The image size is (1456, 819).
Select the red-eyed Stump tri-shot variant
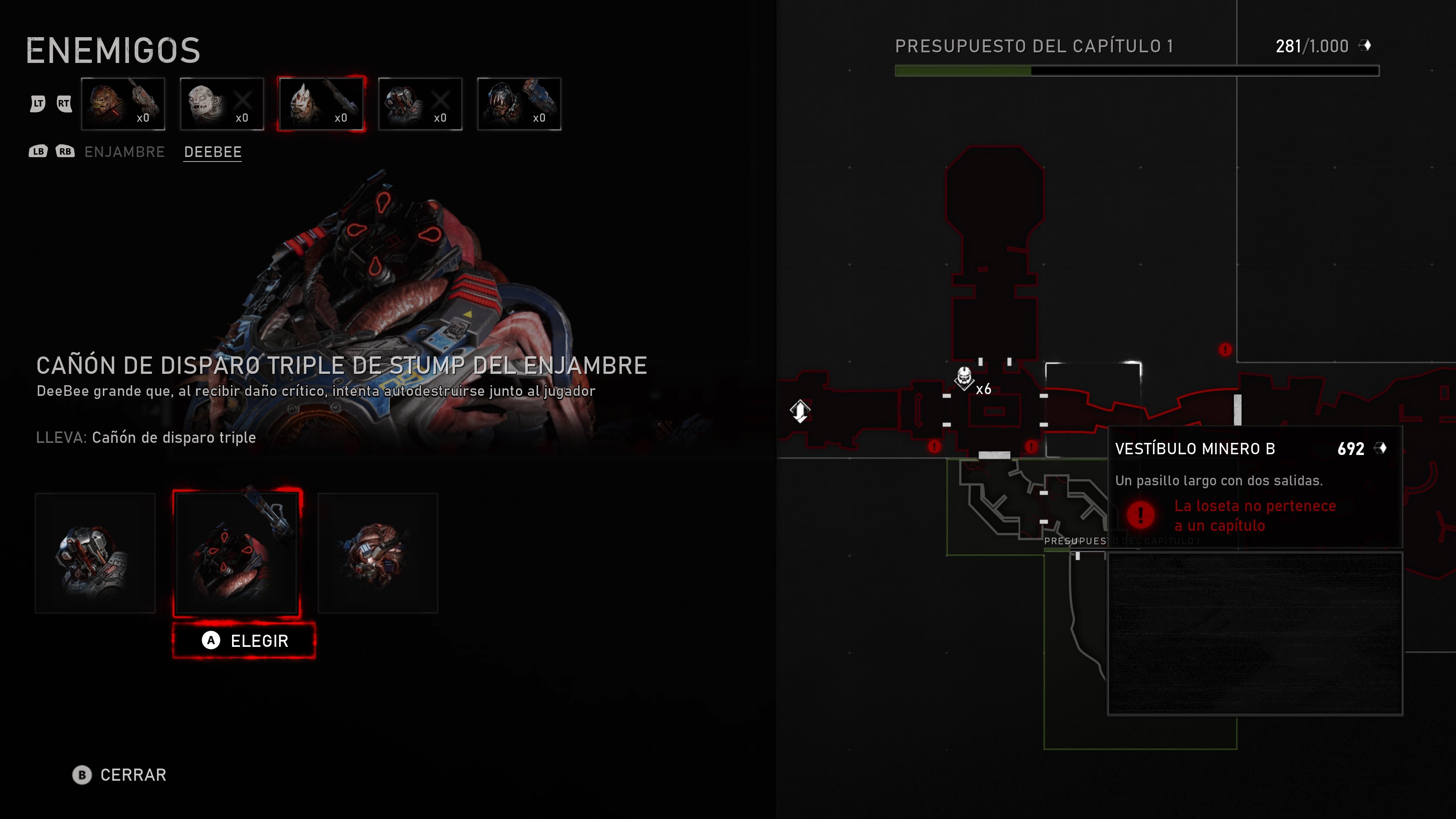(237, 553)
